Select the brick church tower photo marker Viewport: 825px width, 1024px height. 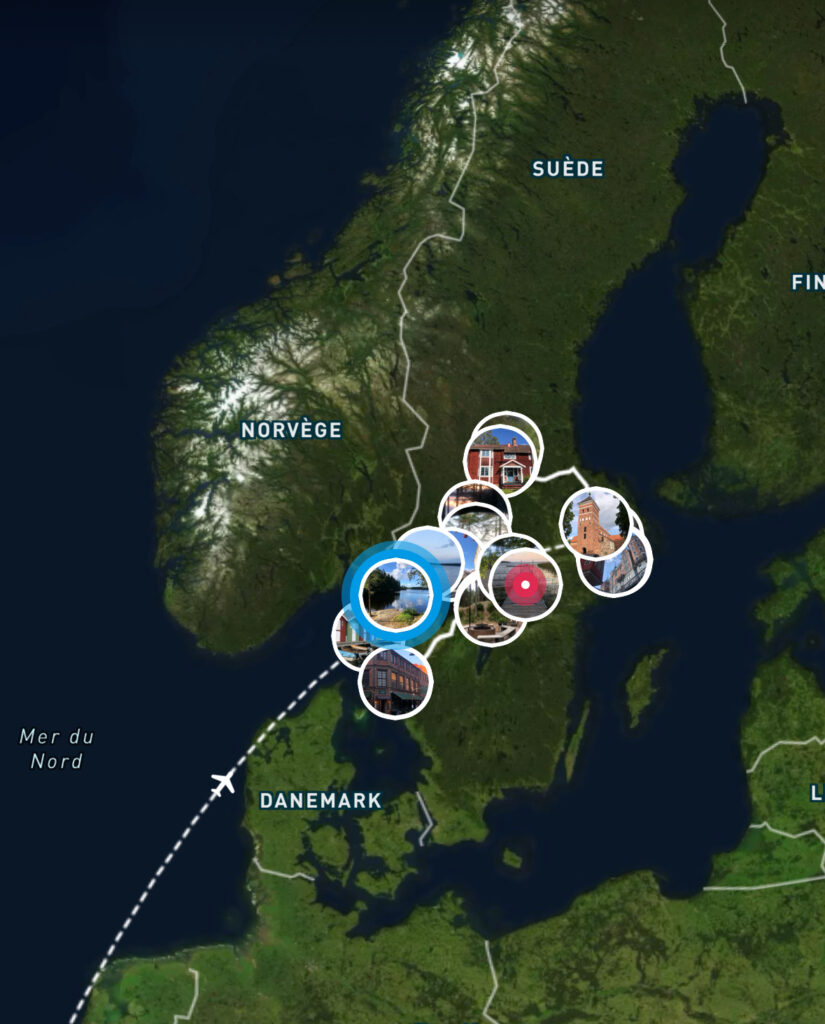click(593, 524)
